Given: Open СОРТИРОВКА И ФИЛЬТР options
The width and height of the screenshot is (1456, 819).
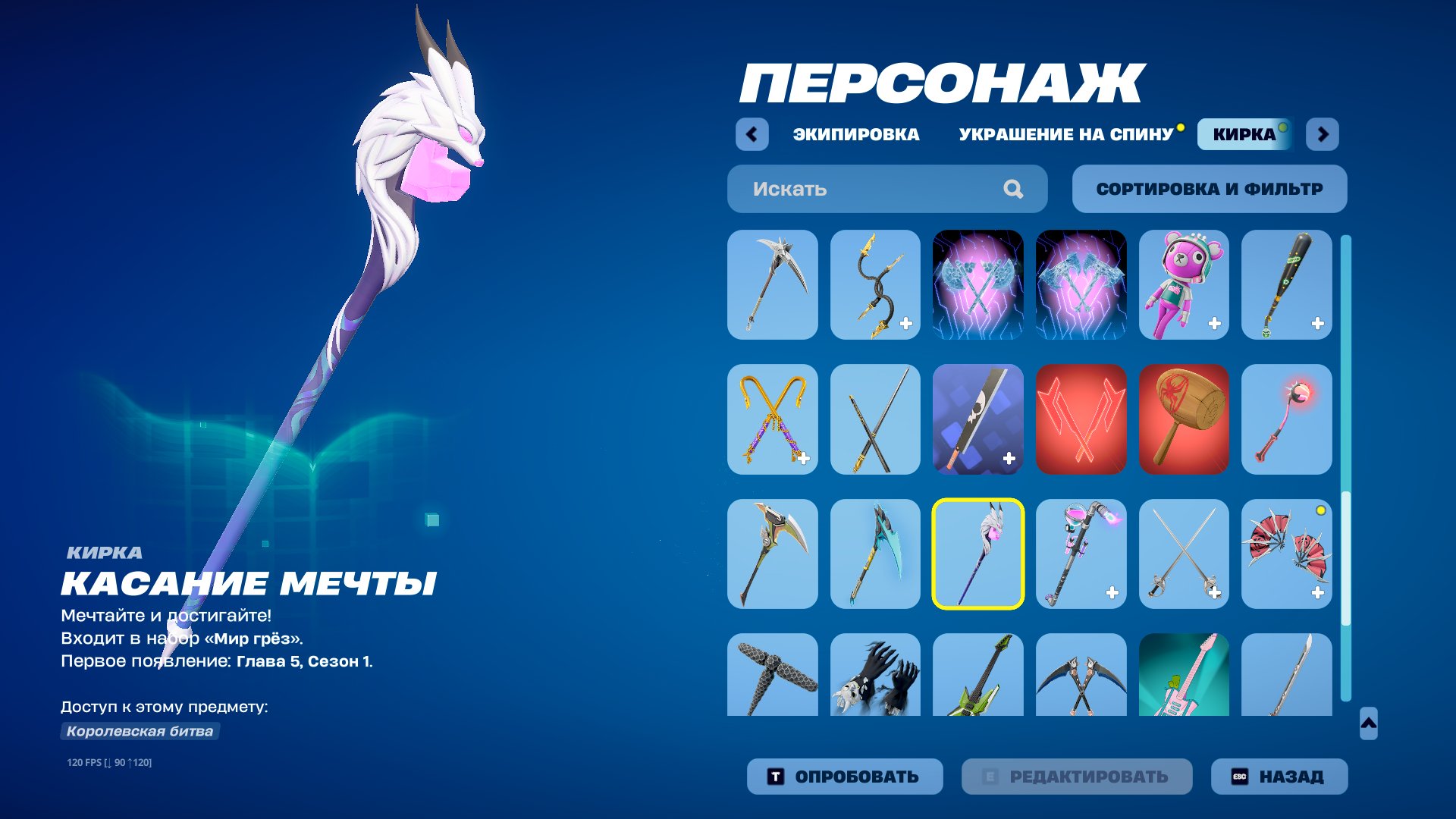Looking at the screenshot, I should pyautogui.click(x=1209, y=189).
